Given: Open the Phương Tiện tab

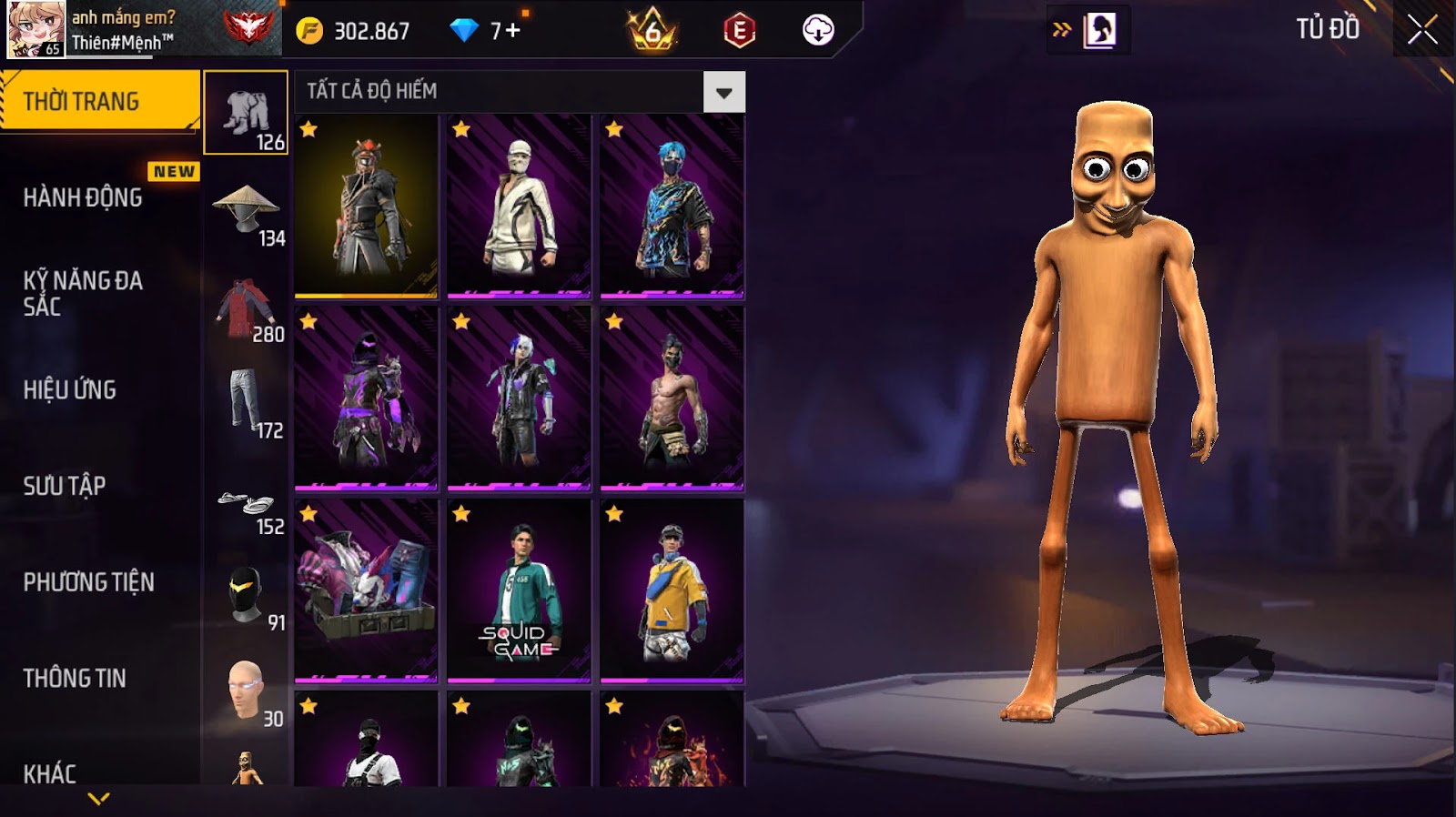Looking at the screenshot, I should (88, 582).
